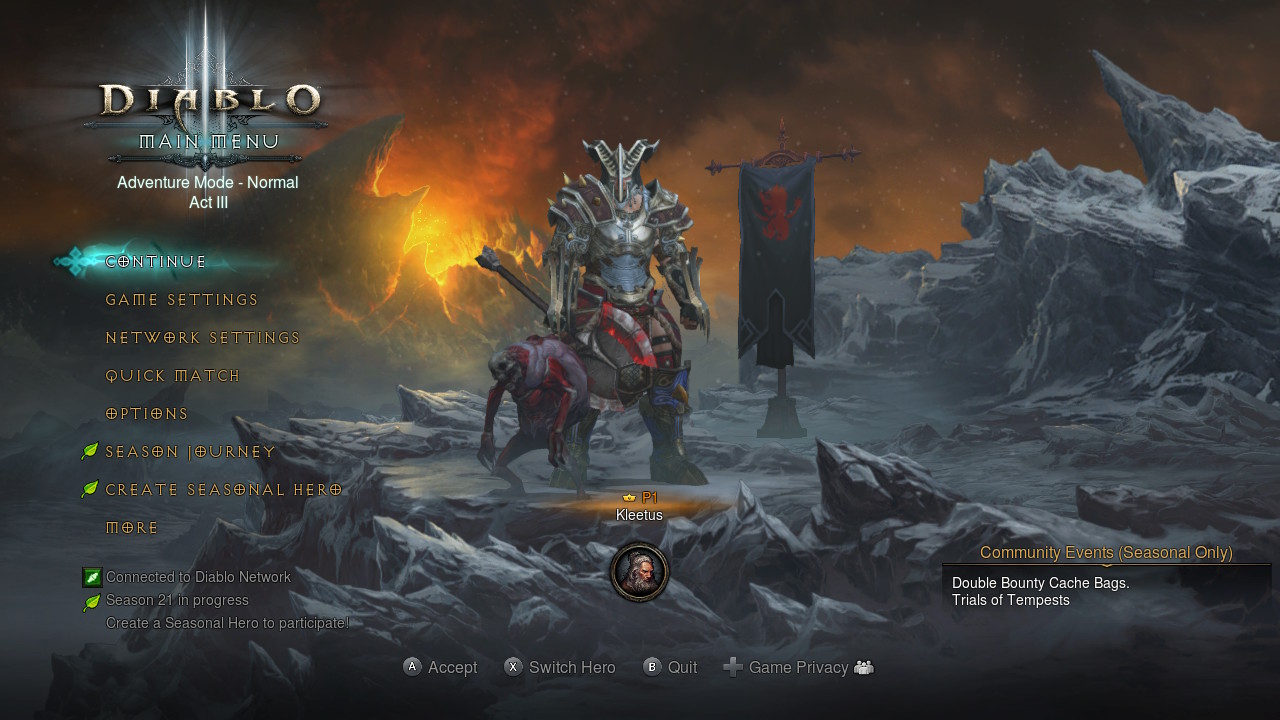Screen dimensions: 1280x720
Task: Click the Kleetus hero portrait
Action: click(x=639, y=572)
